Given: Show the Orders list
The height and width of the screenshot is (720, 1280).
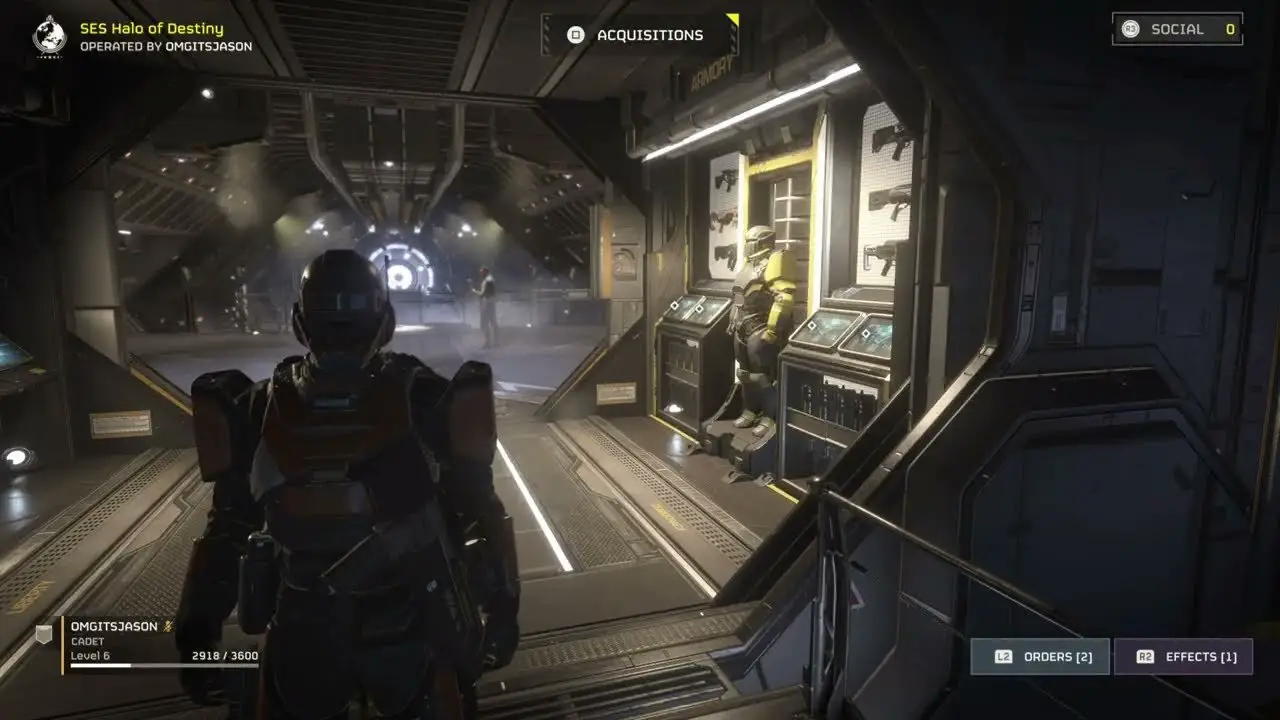Looking at the screenshot, I should (x=1040, y=657).
